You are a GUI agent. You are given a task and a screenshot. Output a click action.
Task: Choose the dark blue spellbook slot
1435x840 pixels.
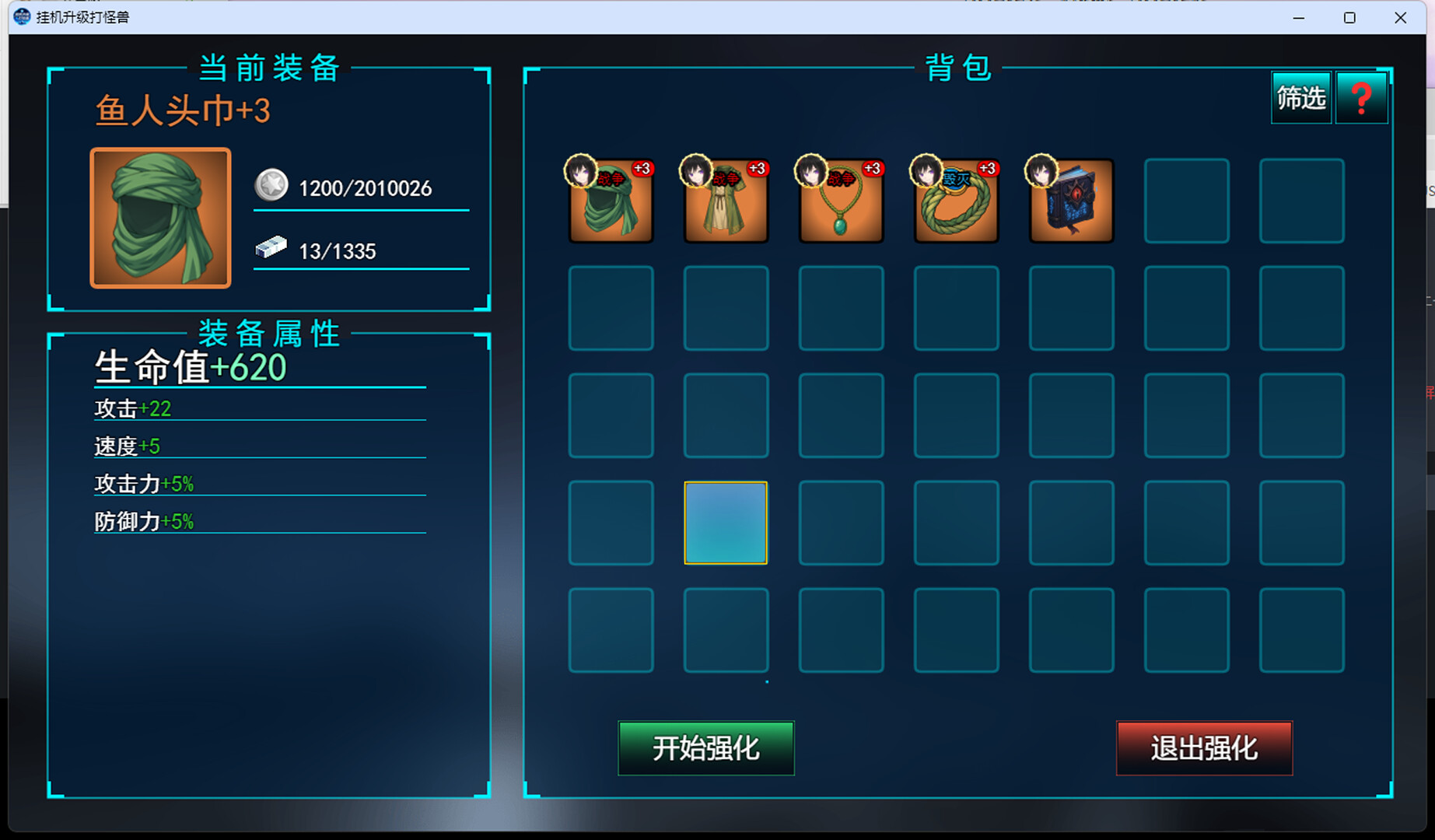pos(1071,201)
